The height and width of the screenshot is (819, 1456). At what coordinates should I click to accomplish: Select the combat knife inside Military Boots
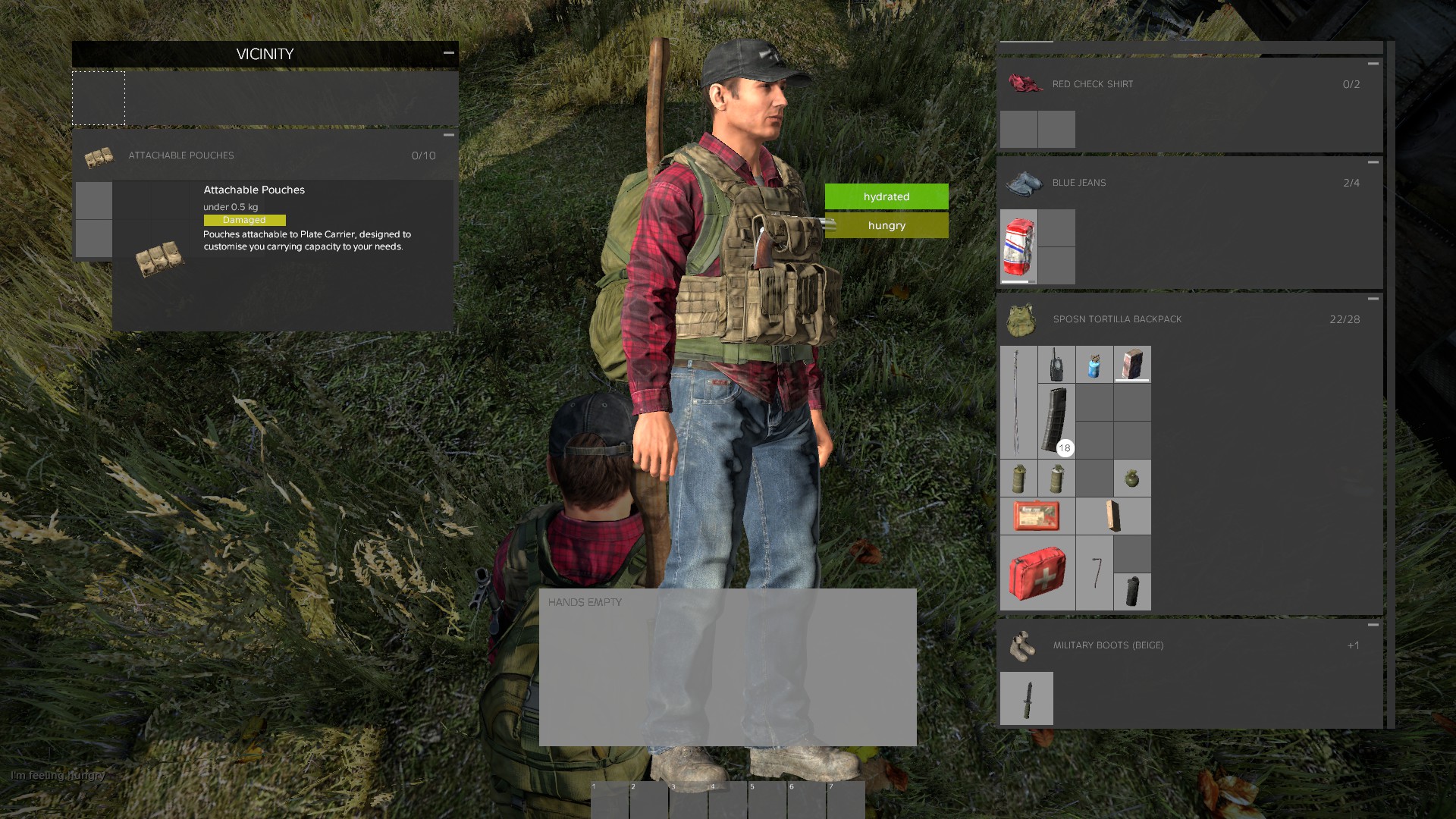1027,698
